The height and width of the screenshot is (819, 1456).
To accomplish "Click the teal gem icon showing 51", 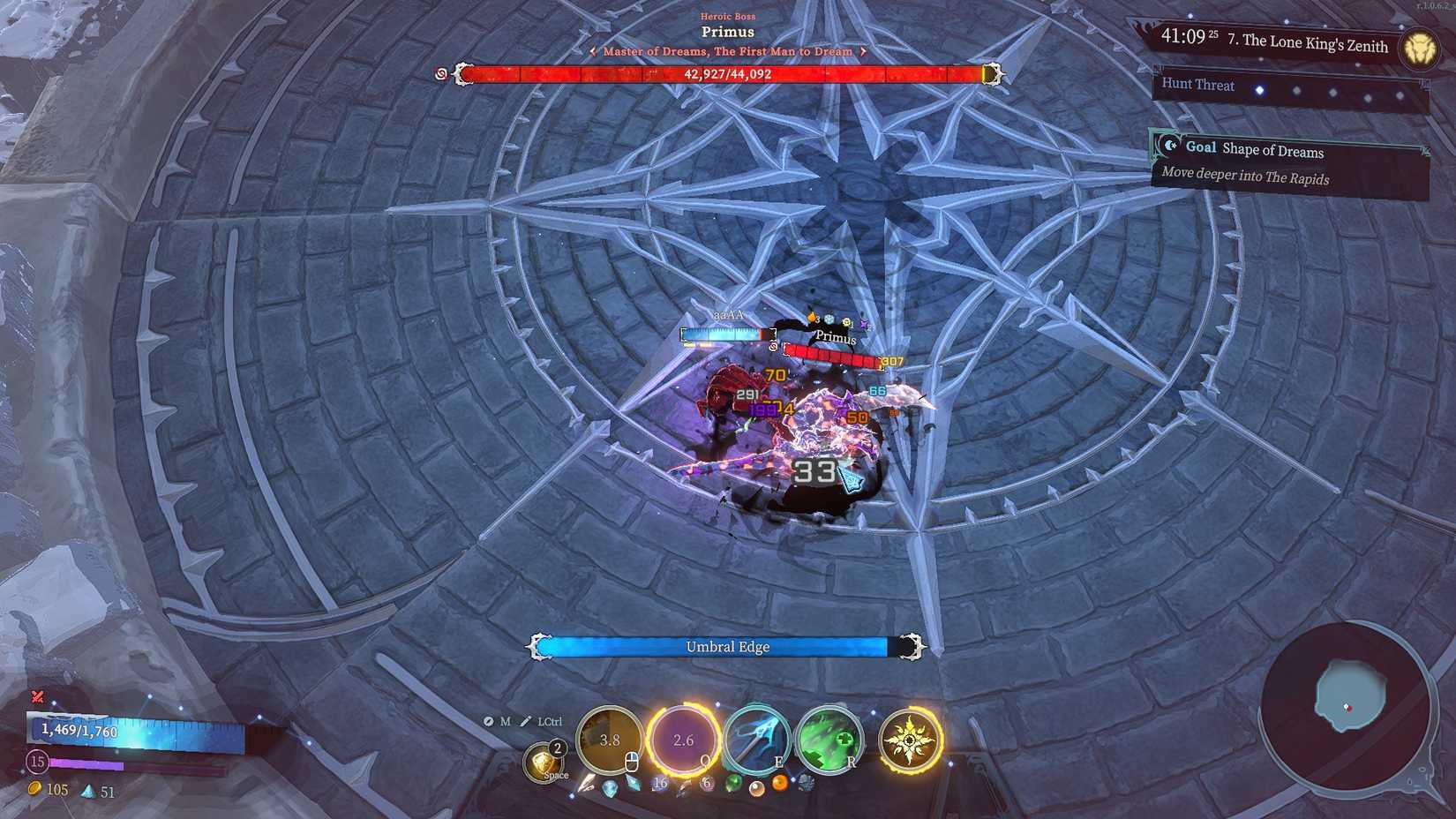I will 87,791.
